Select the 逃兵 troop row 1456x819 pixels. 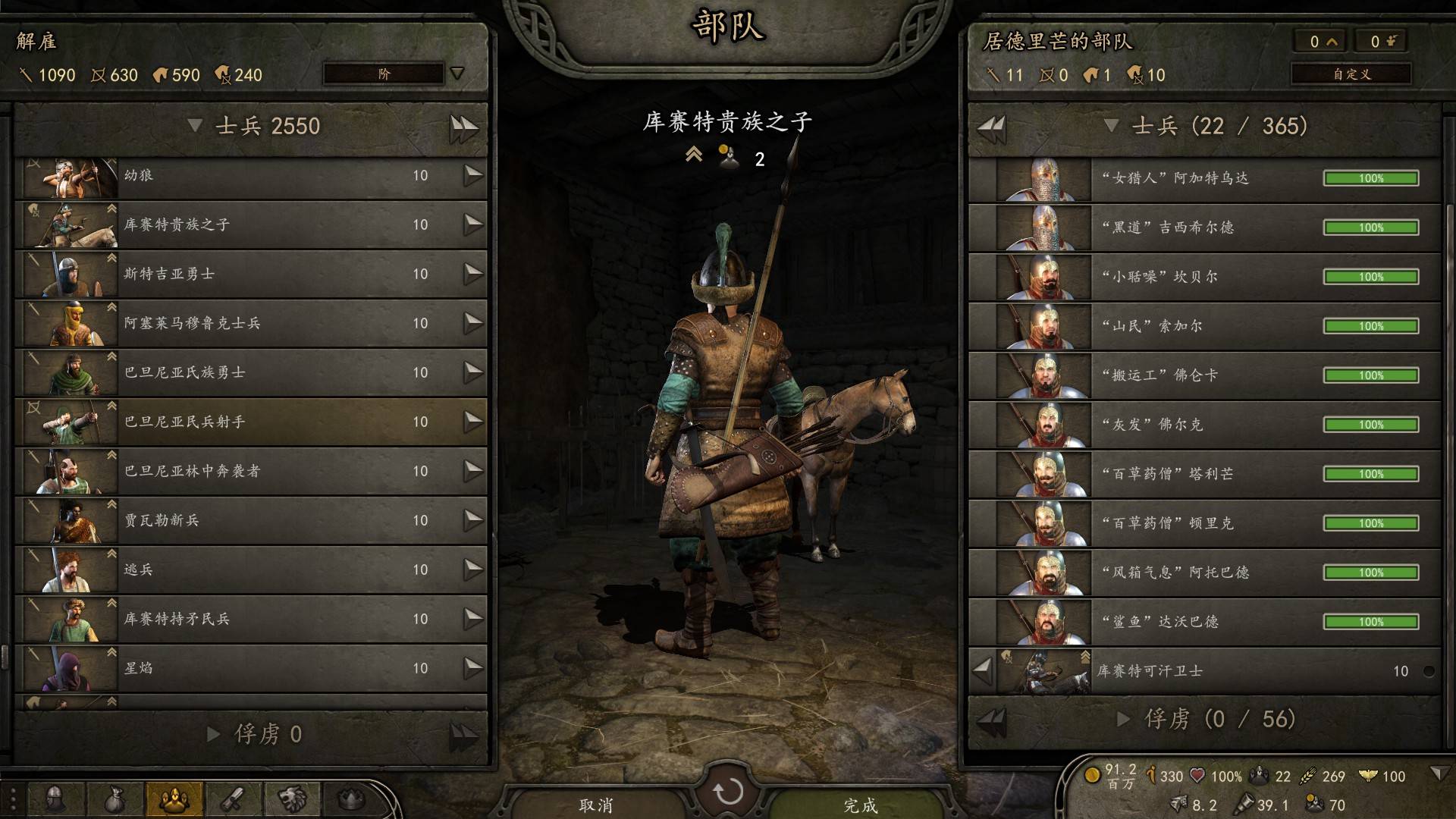[x=250, y=570]
